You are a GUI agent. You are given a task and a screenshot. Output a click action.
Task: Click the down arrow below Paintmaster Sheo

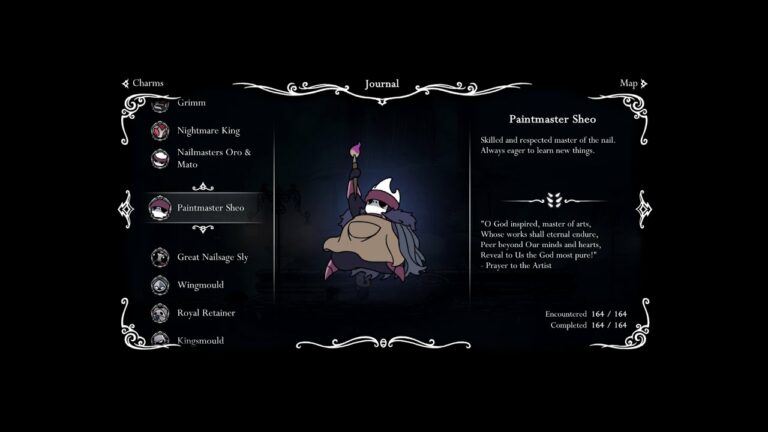[203, 229]
